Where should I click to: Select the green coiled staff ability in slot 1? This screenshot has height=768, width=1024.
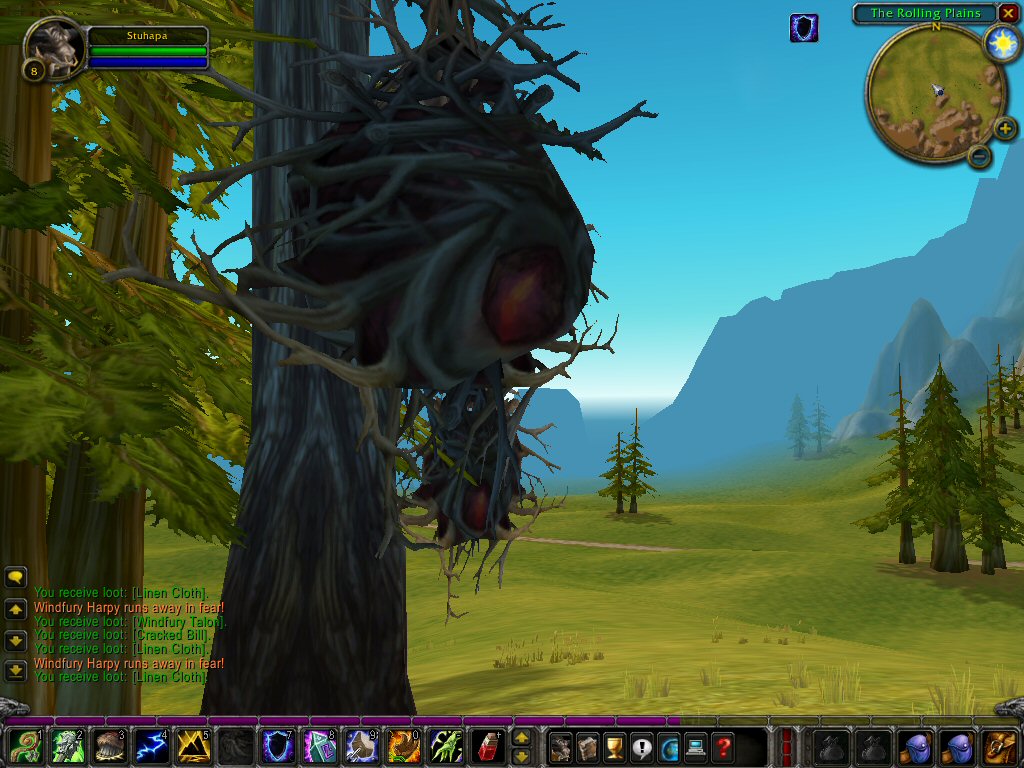25,747
